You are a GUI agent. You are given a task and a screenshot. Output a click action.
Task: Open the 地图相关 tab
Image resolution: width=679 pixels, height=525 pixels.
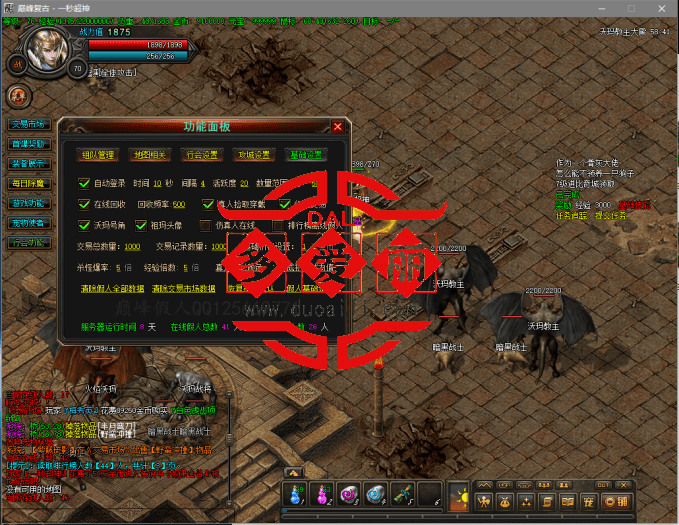tap(150, 155)
